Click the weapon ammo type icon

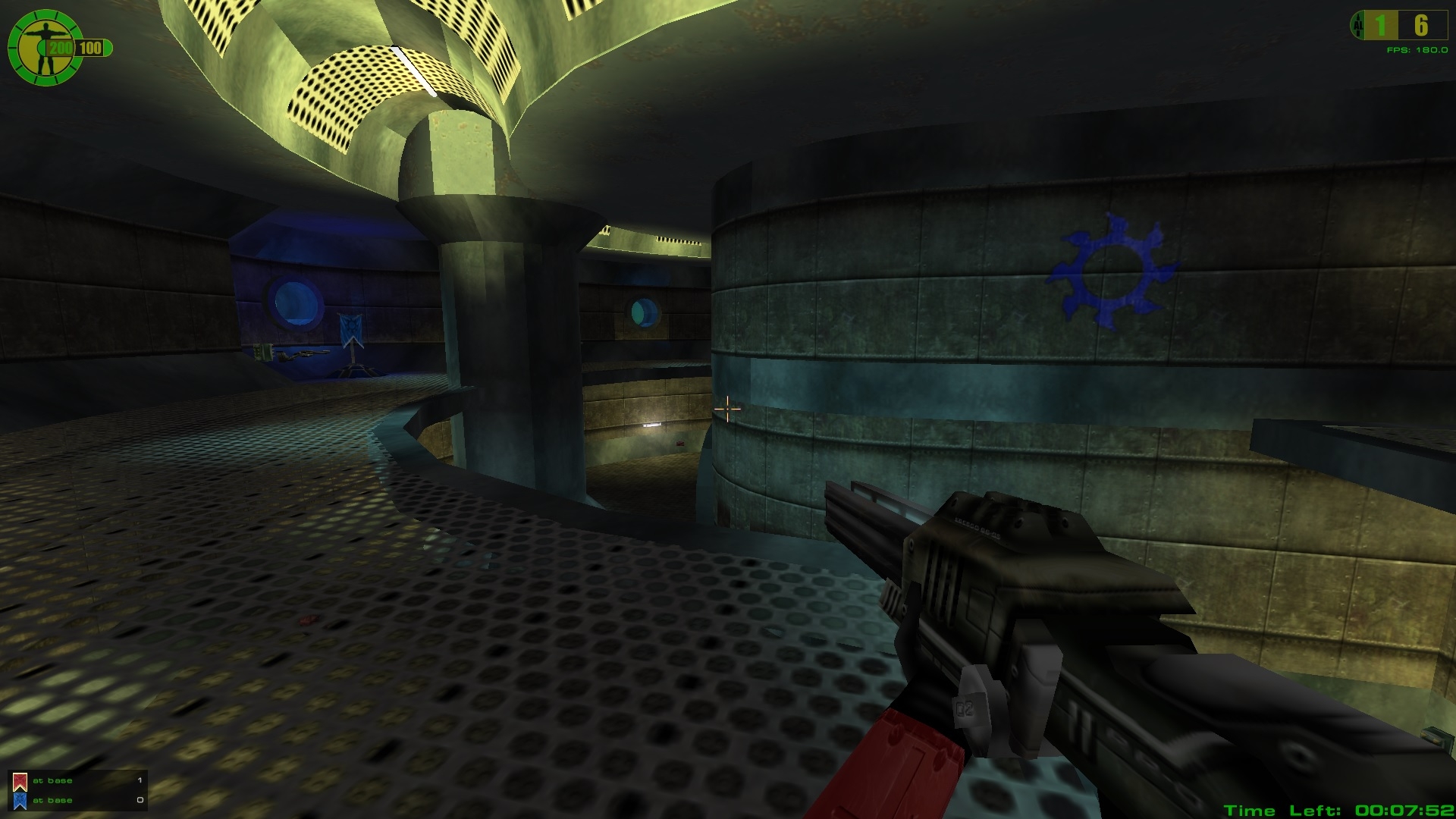(x=1357, y=26)
